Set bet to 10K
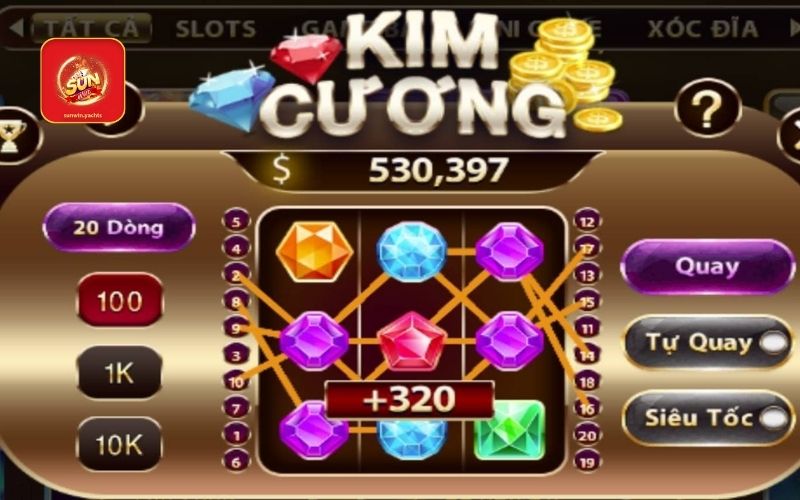This screenshot has height=500, width=800. coord(119,443)
